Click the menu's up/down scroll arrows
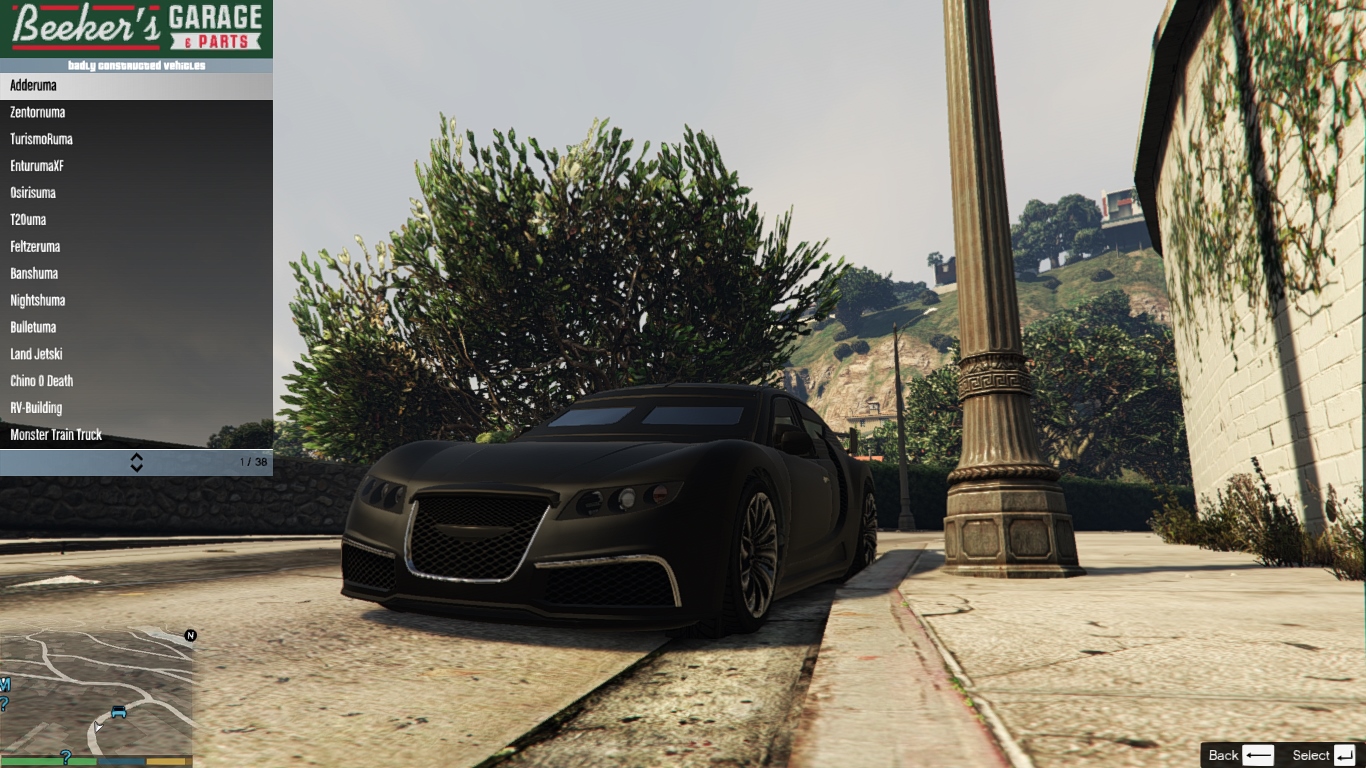Screen dimensions: 1366x768 click(137, 462)
